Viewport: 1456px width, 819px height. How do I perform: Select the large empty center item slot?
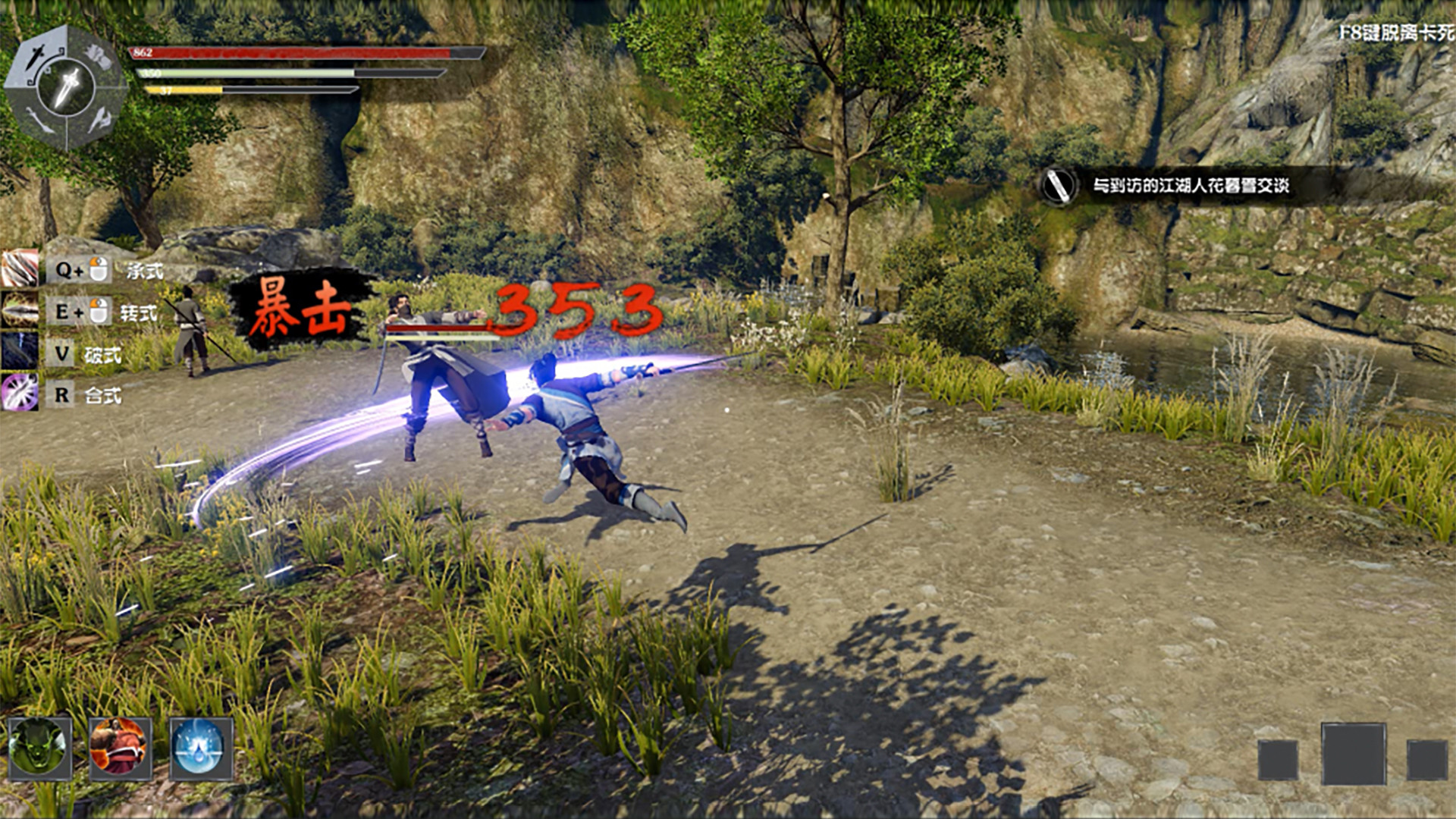click(x=1354, y=755)
